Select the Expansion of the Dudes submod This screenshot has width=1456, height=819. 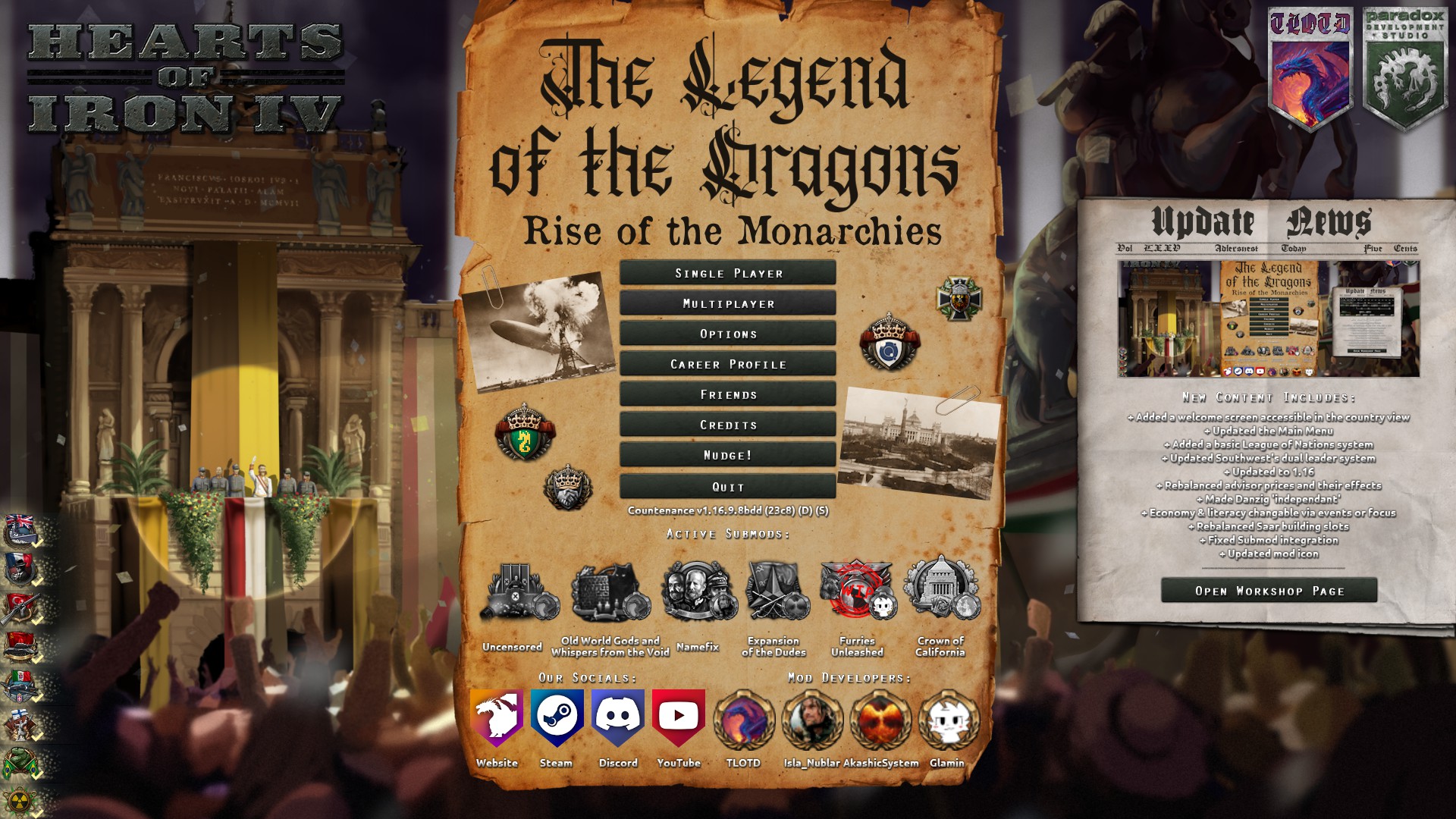click(775, 592)
